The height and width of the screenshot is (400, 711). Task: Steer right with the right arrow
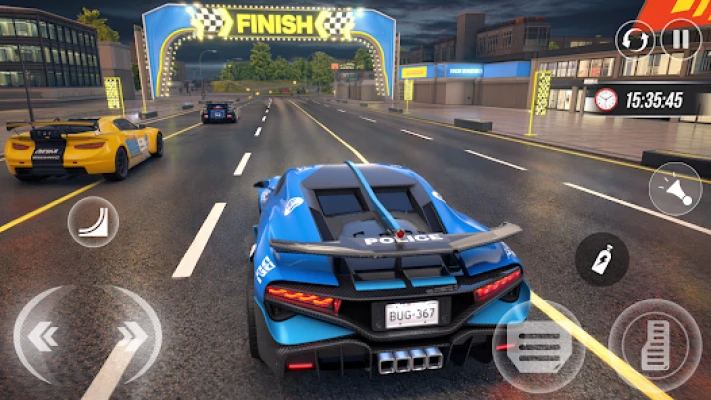coord(133,337)
